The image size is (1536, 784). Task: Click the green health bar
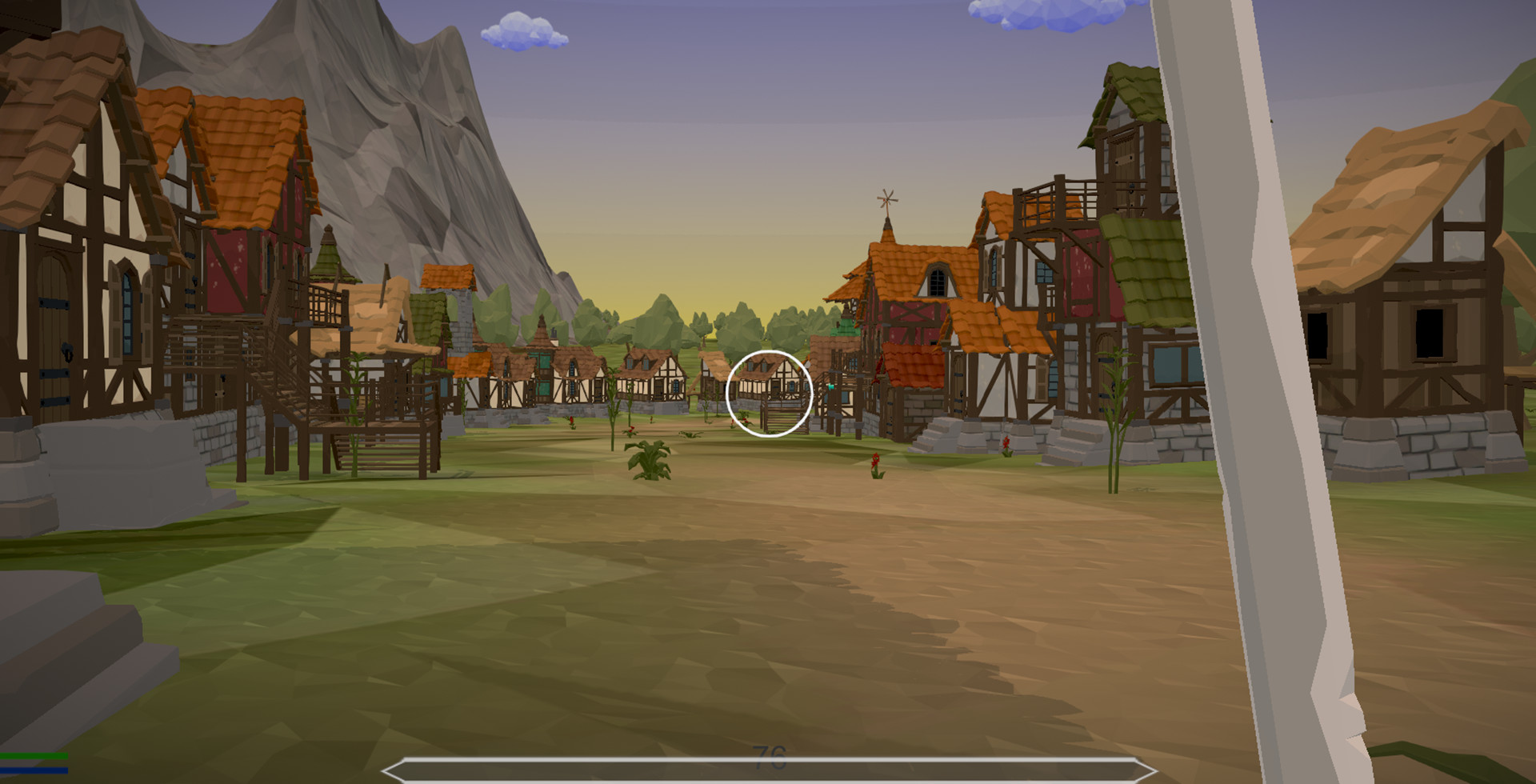(x=32, y=755)
